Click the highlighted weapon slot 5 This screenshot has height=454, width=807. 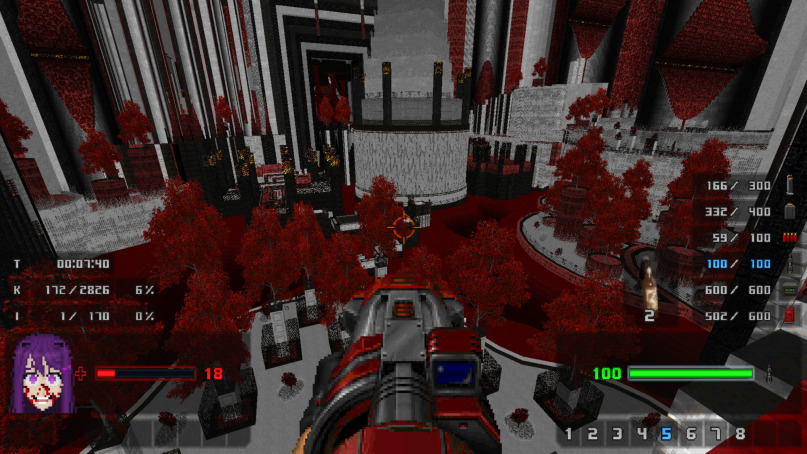click(x=666, y=434)
